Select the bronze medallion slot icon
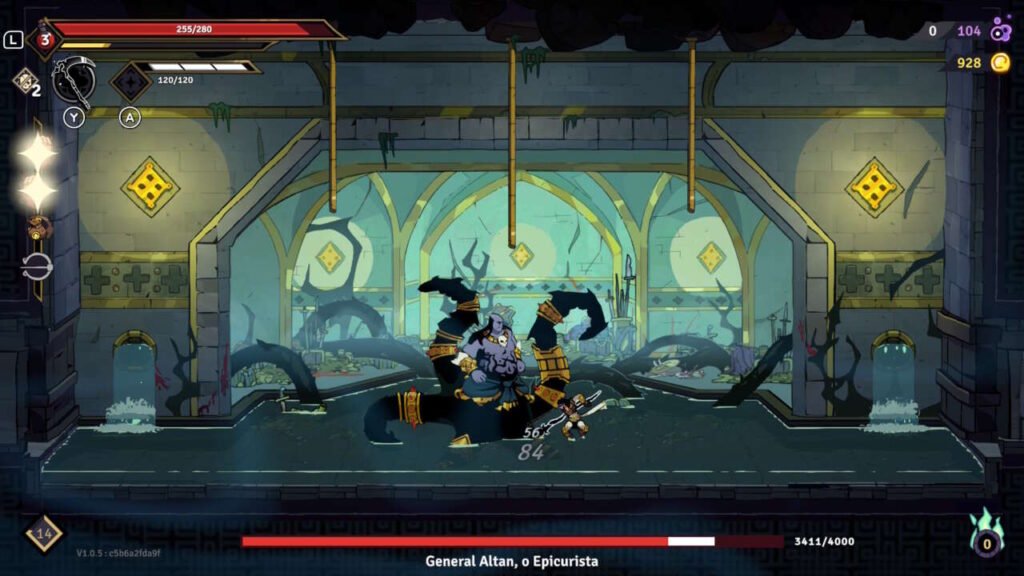This screenshot has height=576, width=1024. (x=40, y=228)
